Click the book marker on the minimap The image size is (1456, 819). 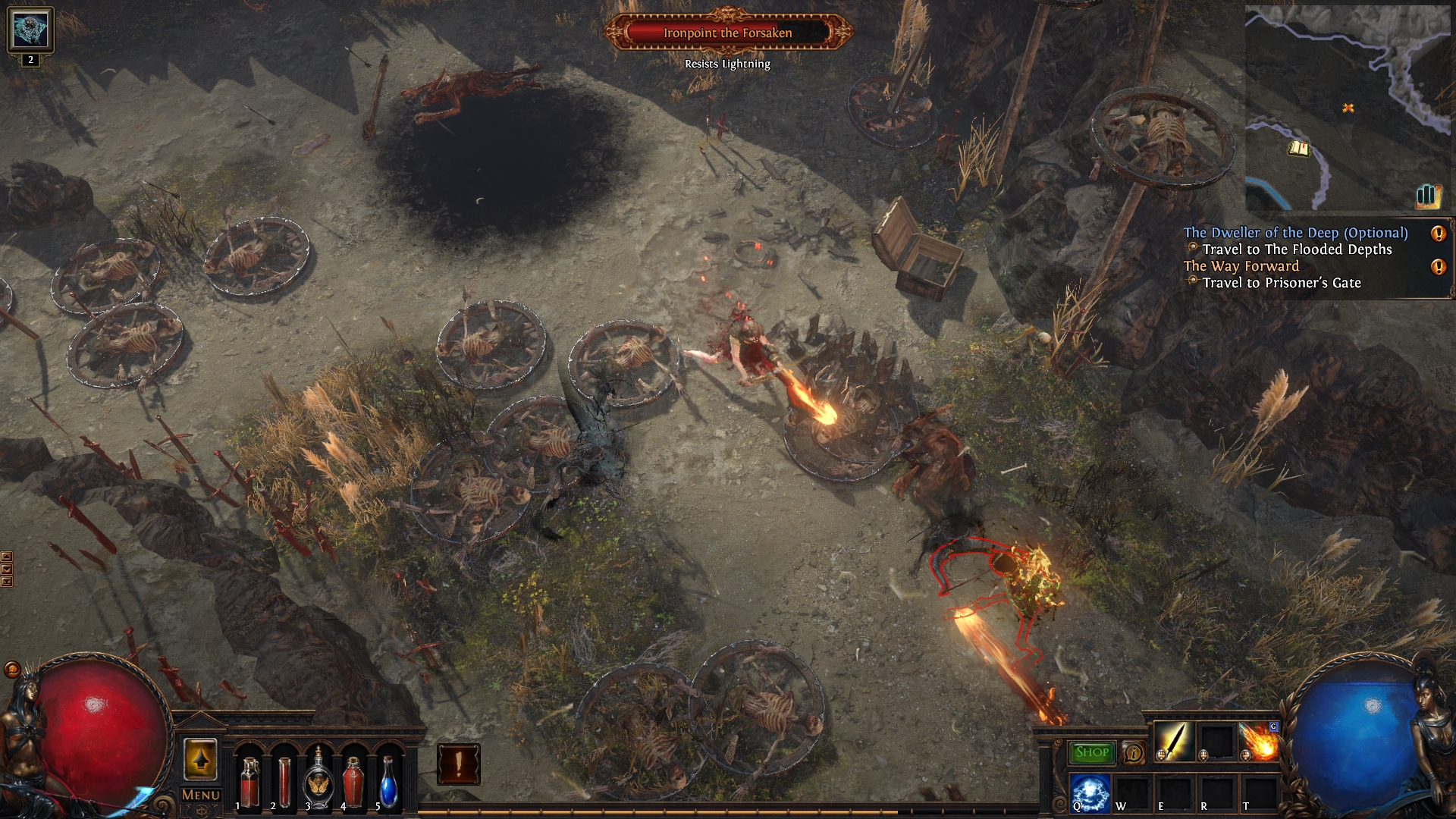[x=1298, y=149]
